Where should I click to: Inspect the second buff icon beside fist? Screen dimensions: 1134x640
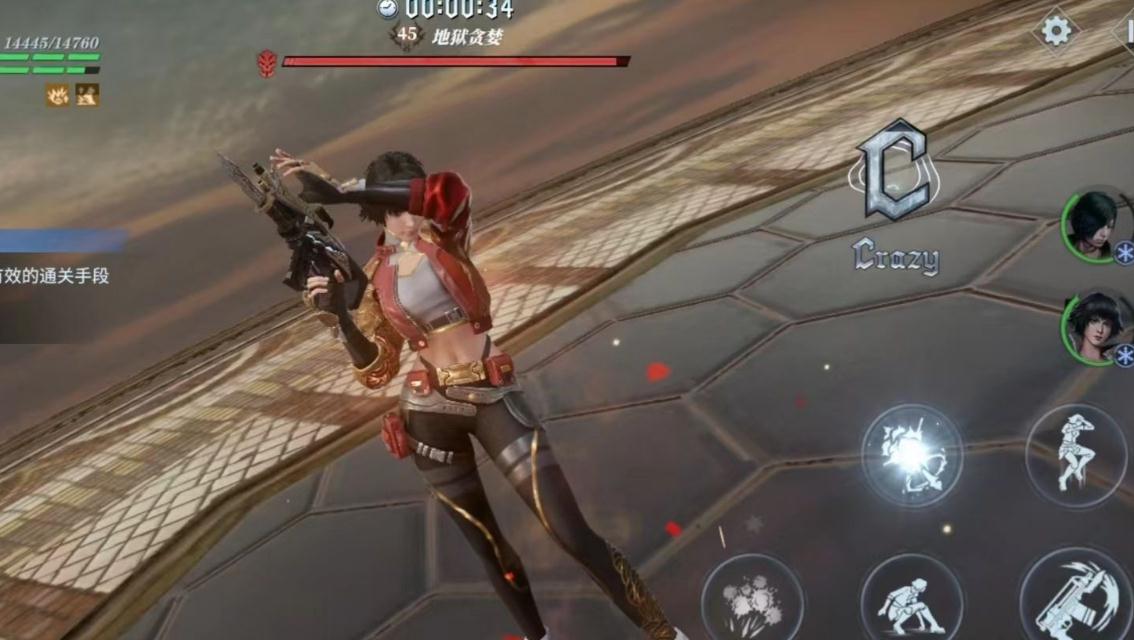pos(88,95)
